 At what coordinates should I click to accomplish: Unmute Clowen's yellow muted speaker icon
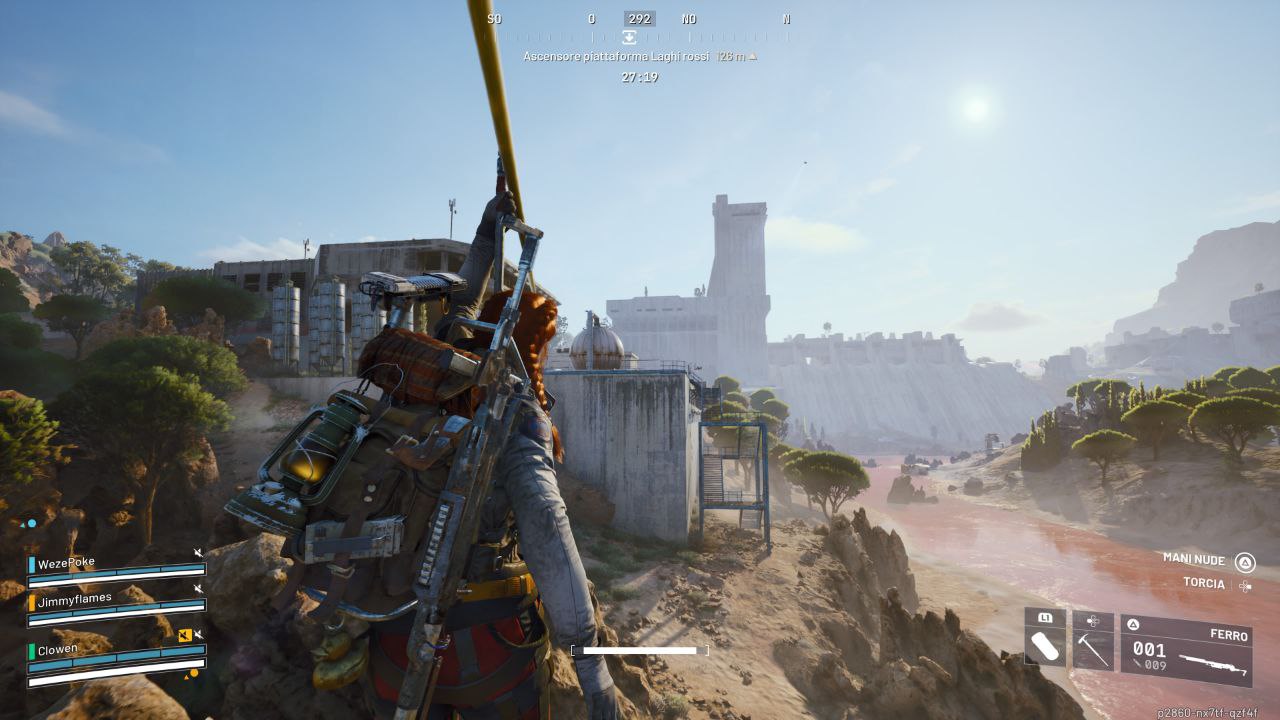click(x=185, y=635)
